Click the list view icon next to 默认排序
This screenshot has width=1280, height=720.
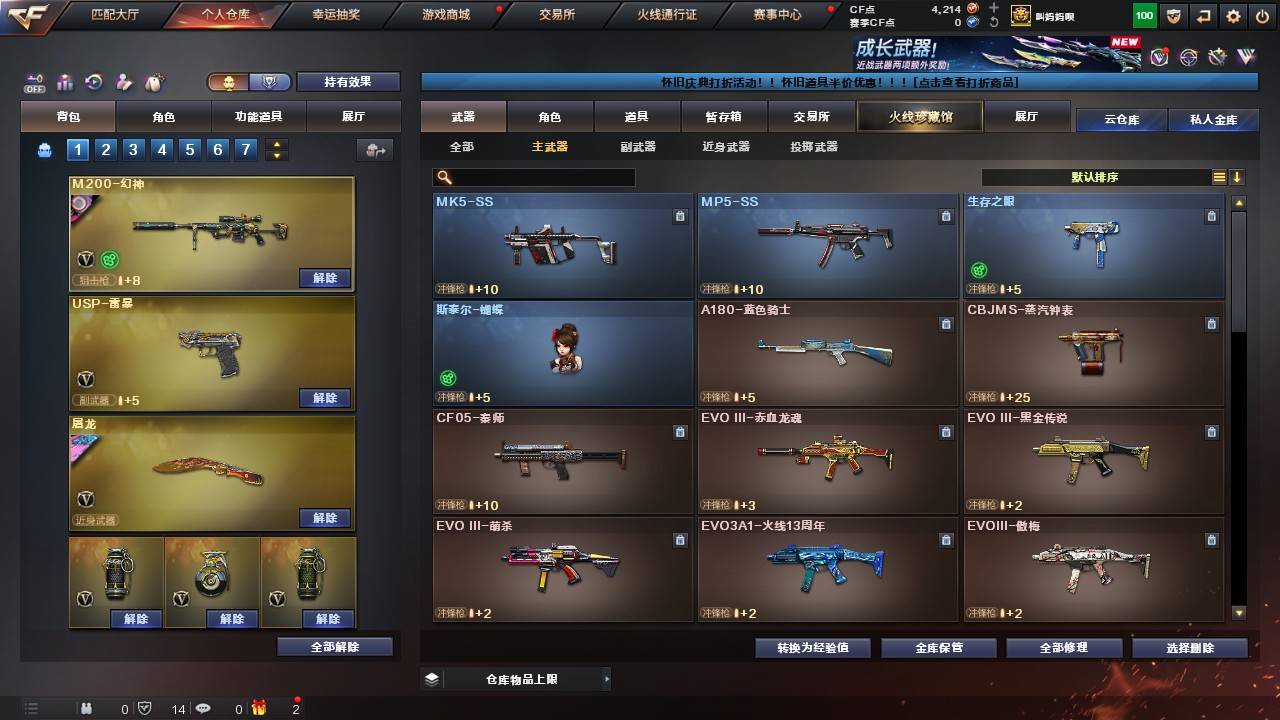(1219, 177)
